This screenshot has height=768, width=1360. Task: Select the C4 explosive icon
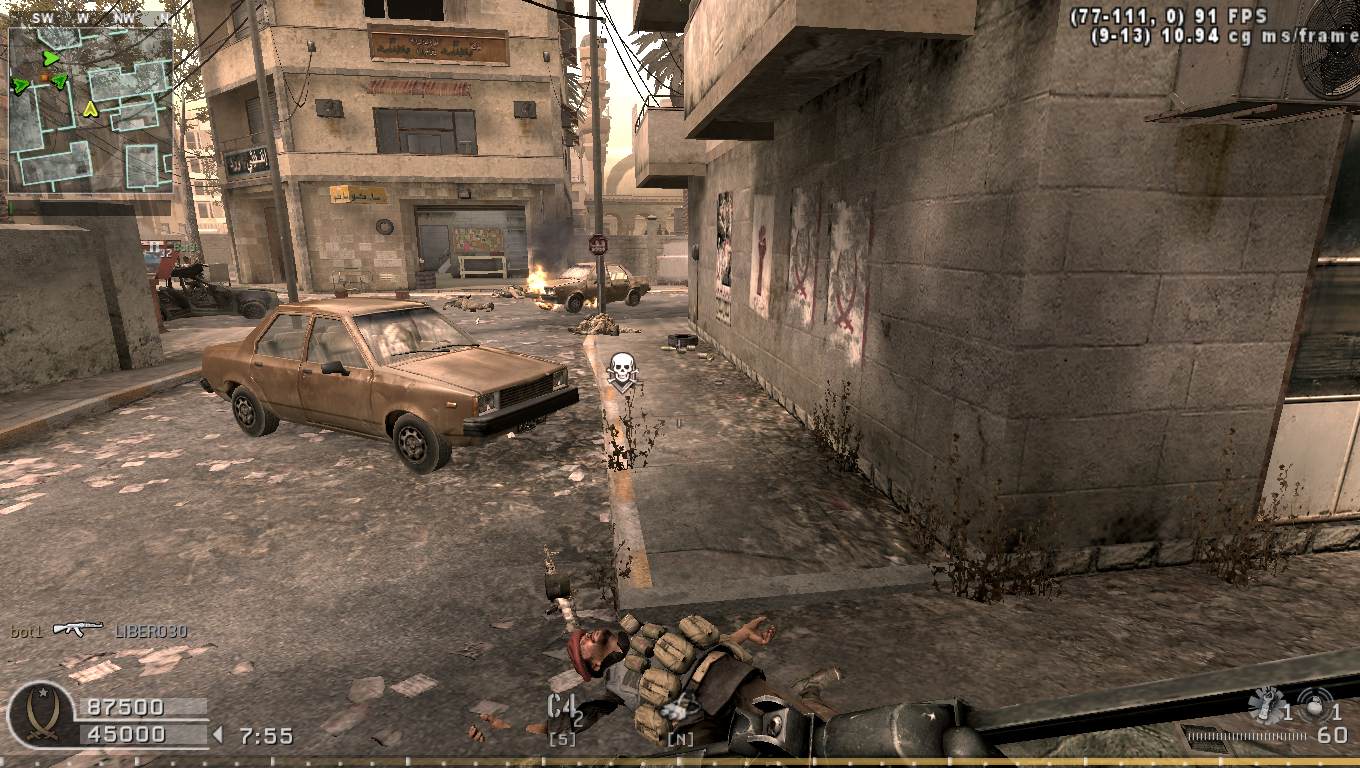point(562,706)
